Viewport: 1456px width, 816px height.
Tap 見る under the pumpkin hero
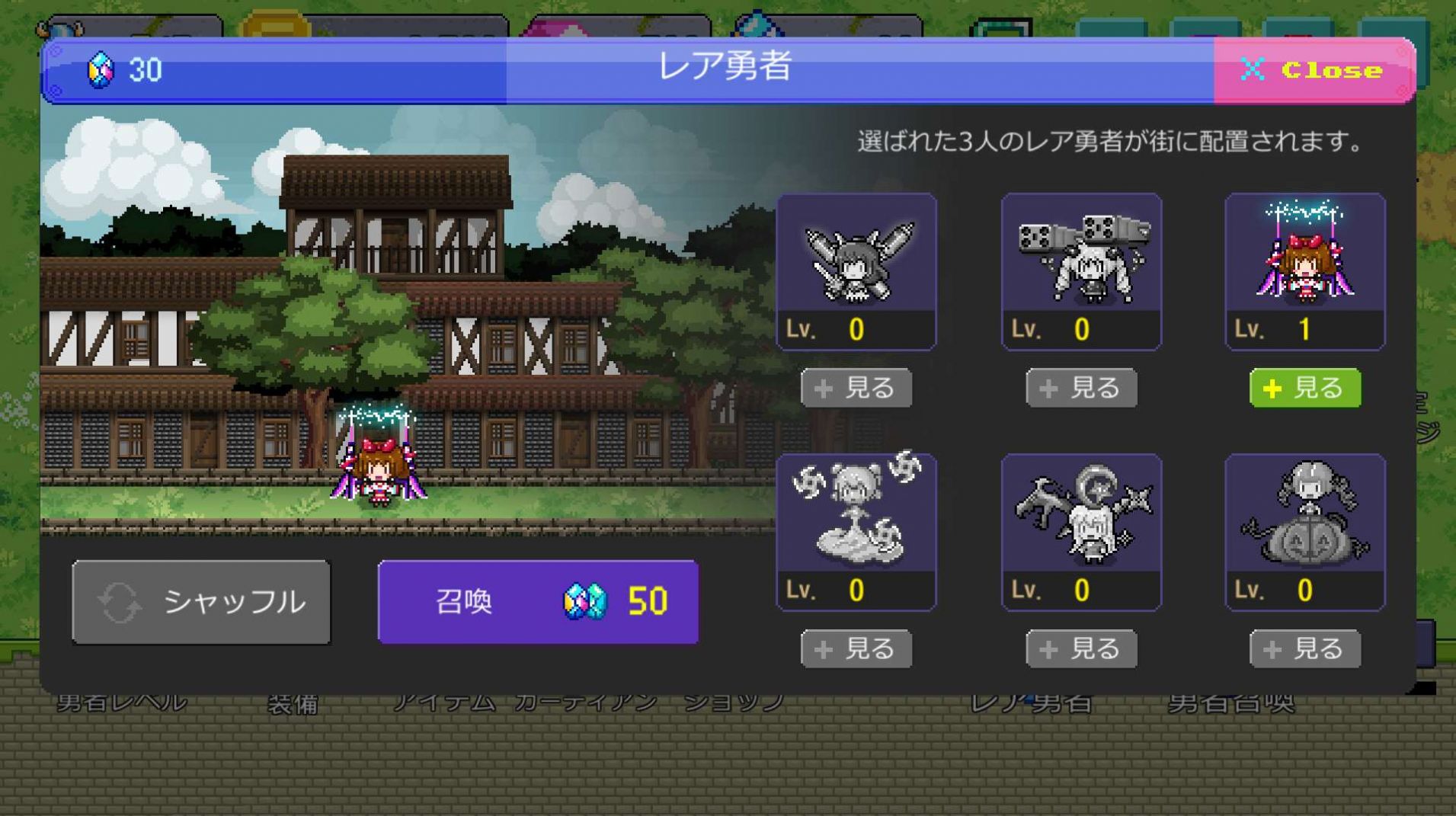click(1304, 649)
